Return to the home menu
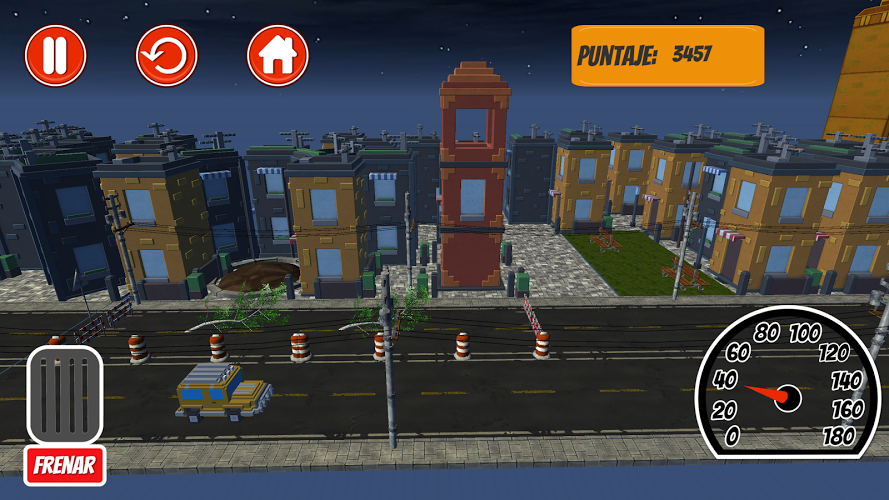The width and height of the screenshot is (889, 500). [277, 56]
